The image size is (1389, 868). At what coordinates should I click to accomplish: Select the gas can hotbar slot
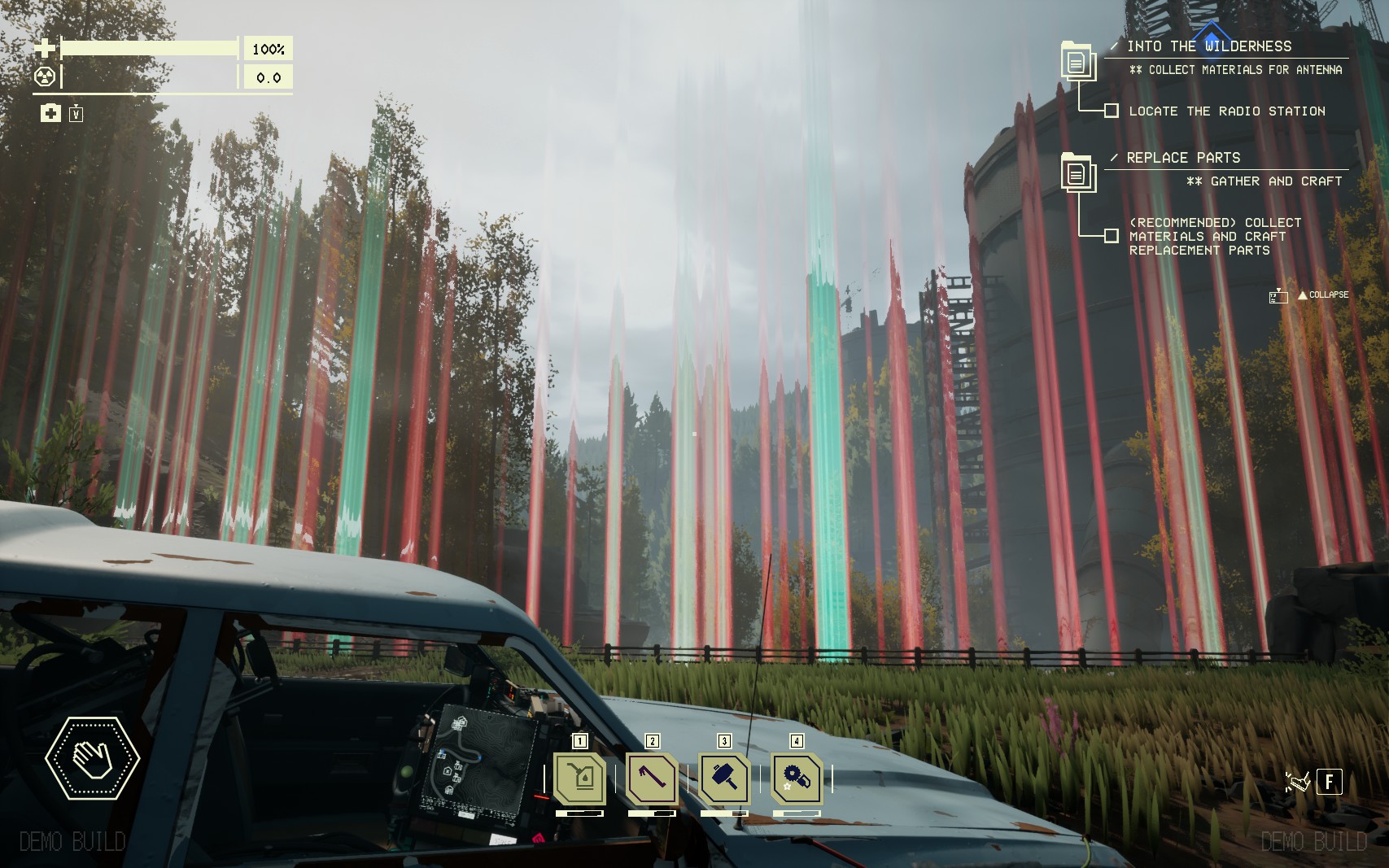click(x=579, y=779)
